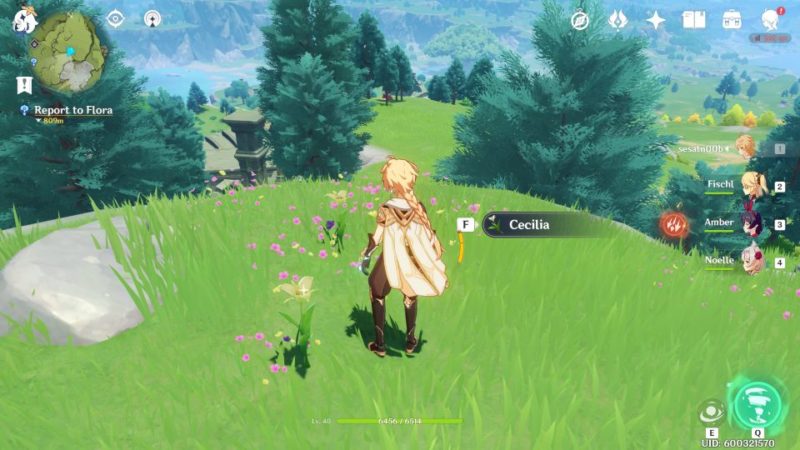Switch to party member Amber
Screen dimensions: 800x450
746,224
